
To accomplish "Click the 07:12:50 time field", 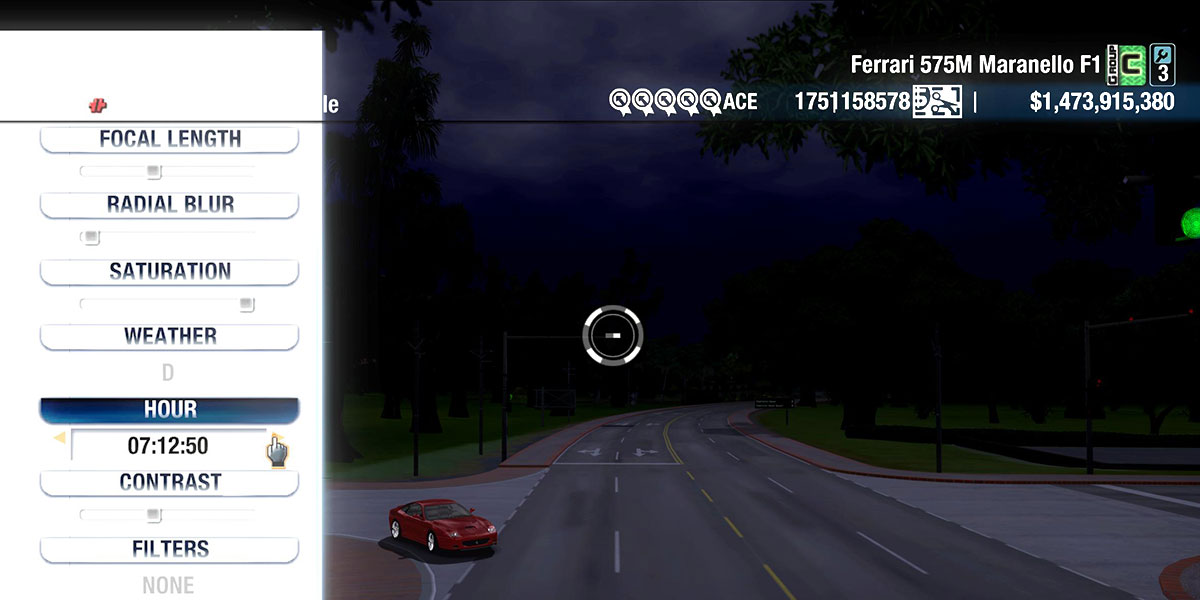I will click(168, 446).
